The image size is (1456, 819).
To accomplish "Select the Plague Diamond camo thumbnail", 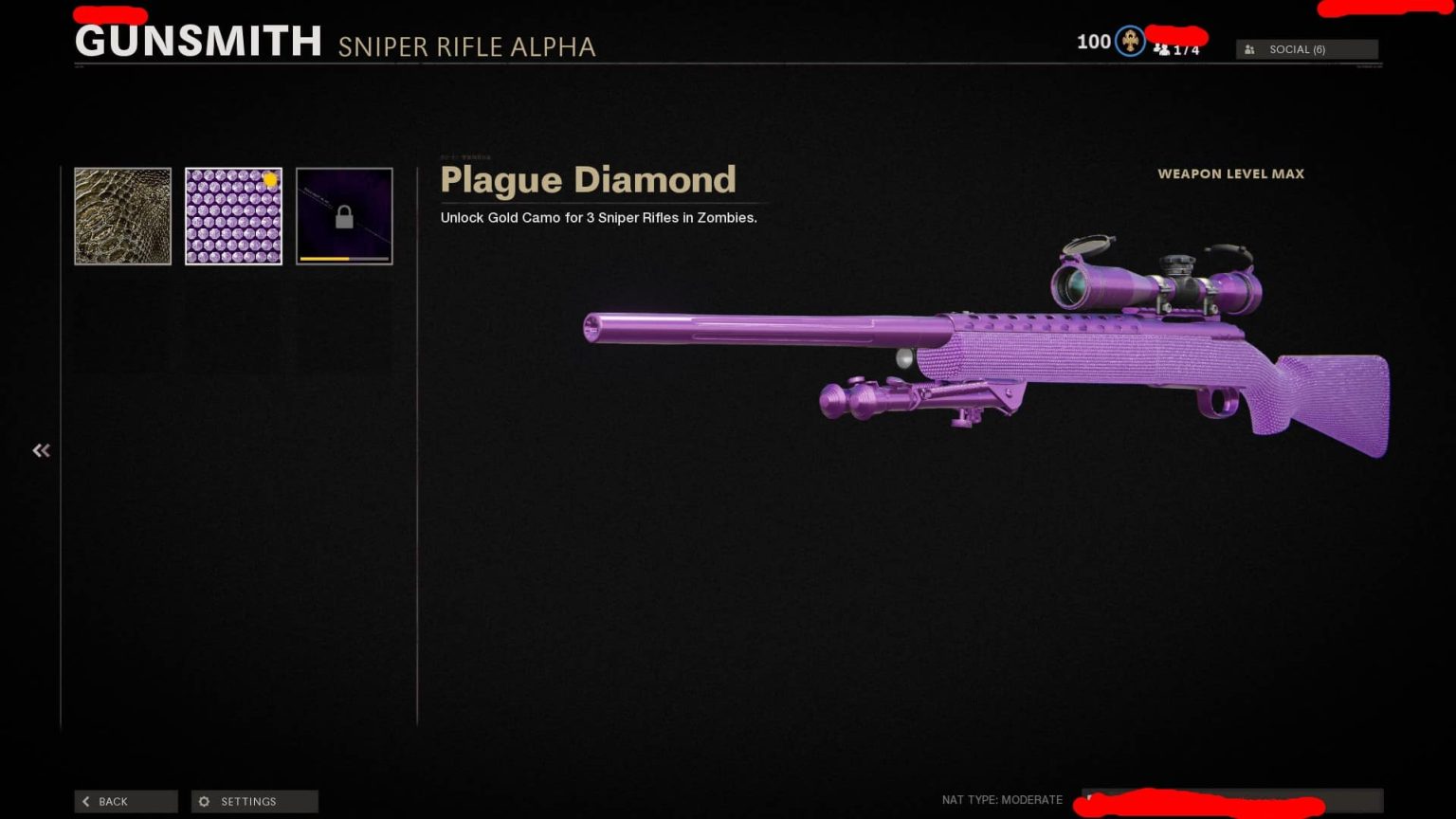I will (233, 216).
